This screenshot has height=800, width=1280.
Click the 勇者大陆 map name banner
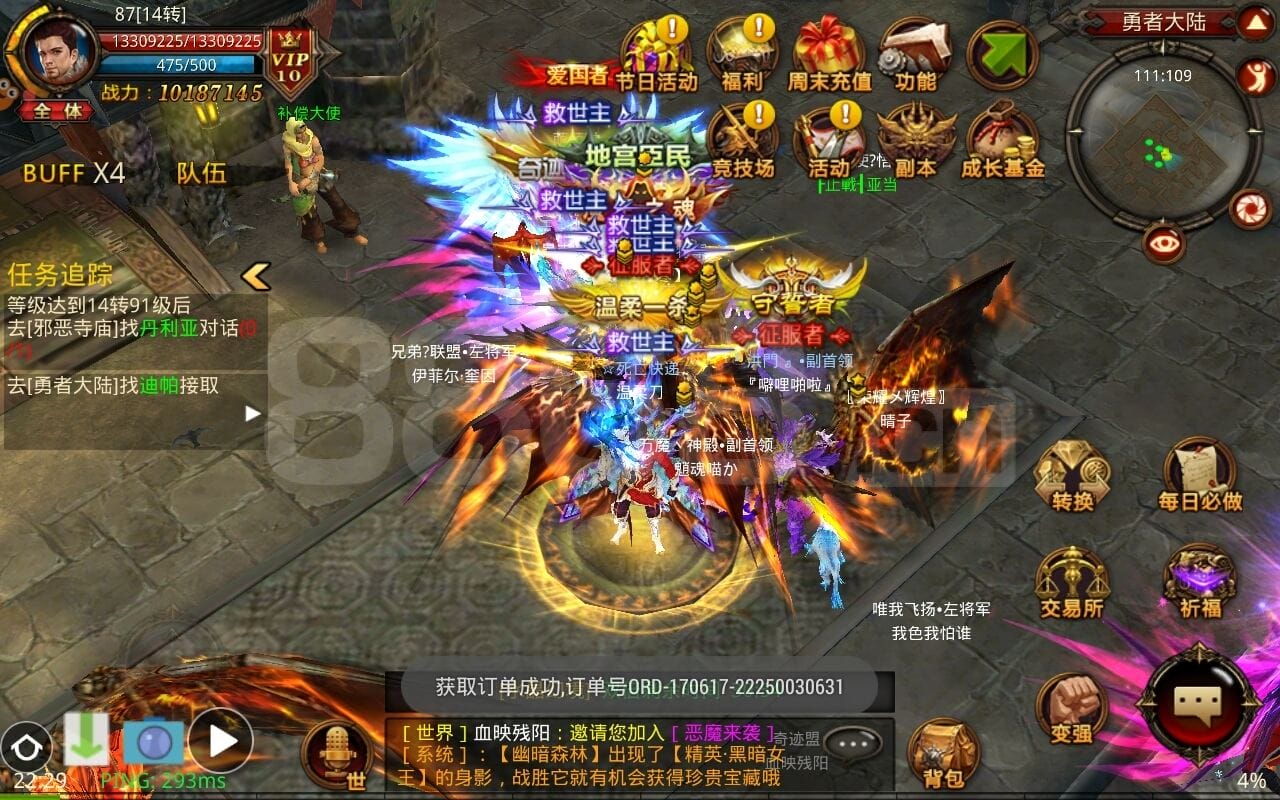[x=1166, y=20]
